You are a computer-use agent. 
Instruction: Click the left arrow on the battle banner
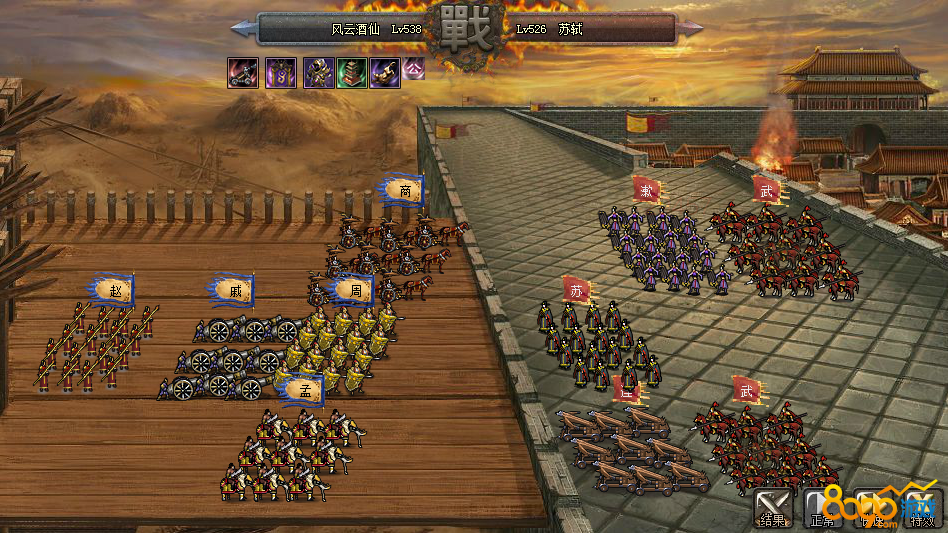[x=241, y=28]
